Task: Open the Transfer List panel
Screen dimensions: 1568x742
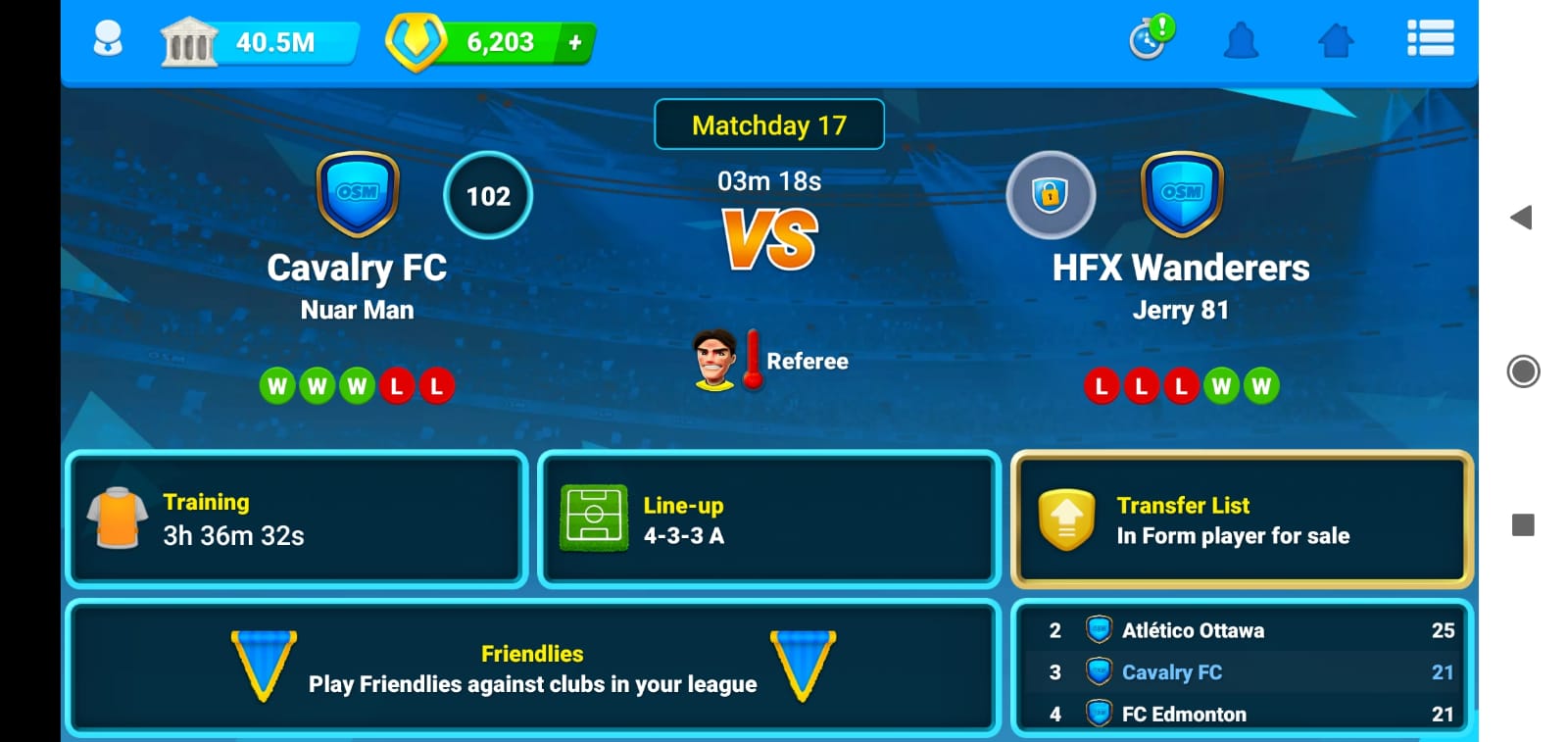Action: tap(1242, 519)
